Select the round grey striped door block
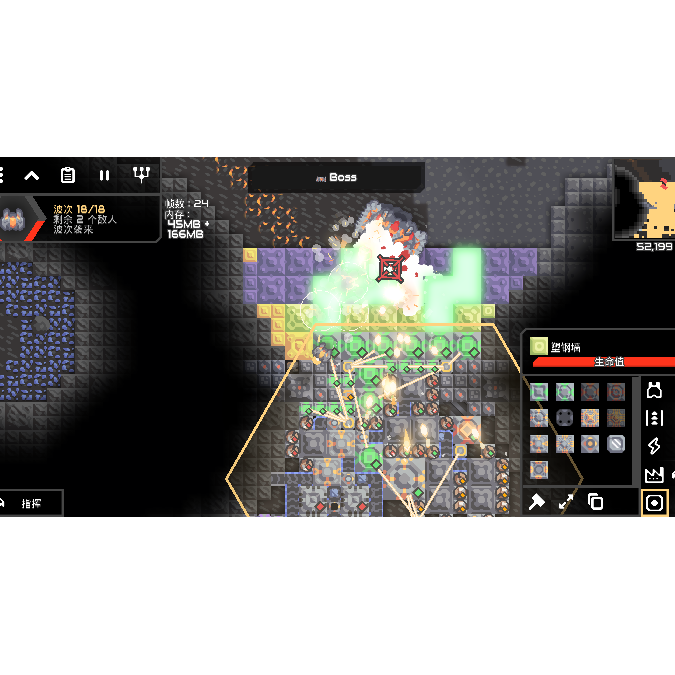675x675 pixels. [616, 443]
